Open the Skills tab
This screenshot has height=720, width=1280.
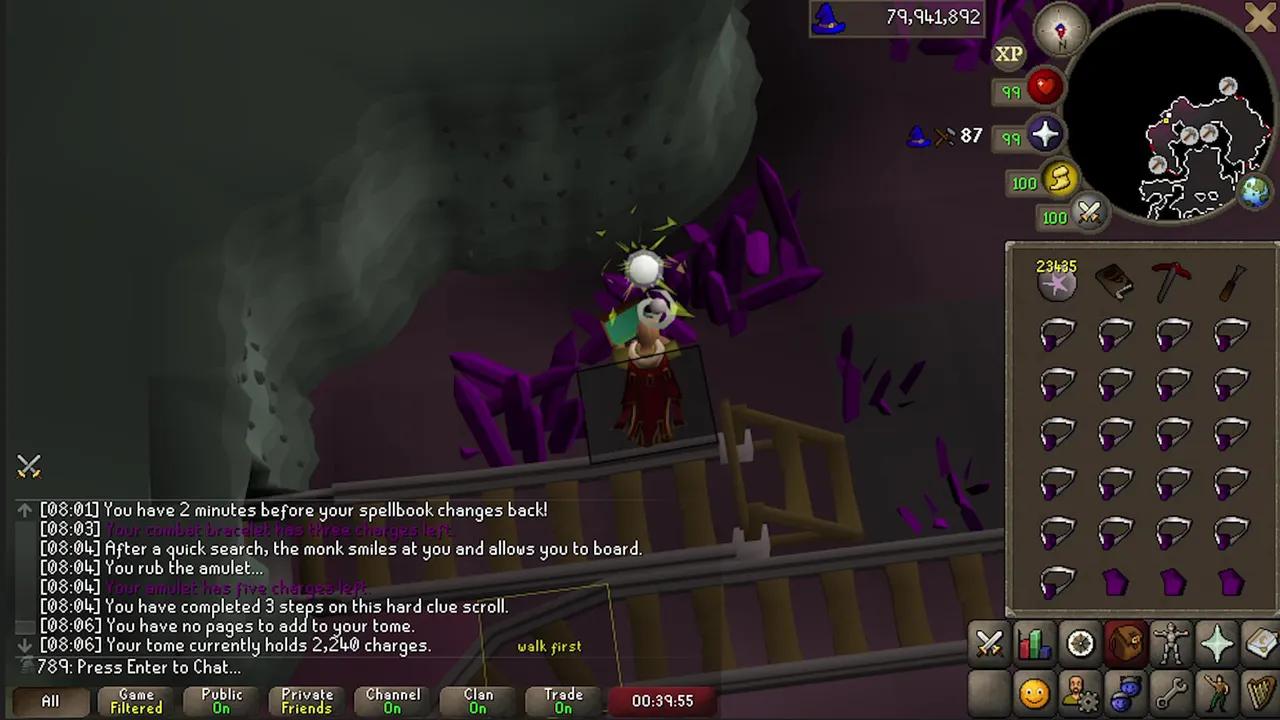pyautogui.click(x=1034, y=643)
